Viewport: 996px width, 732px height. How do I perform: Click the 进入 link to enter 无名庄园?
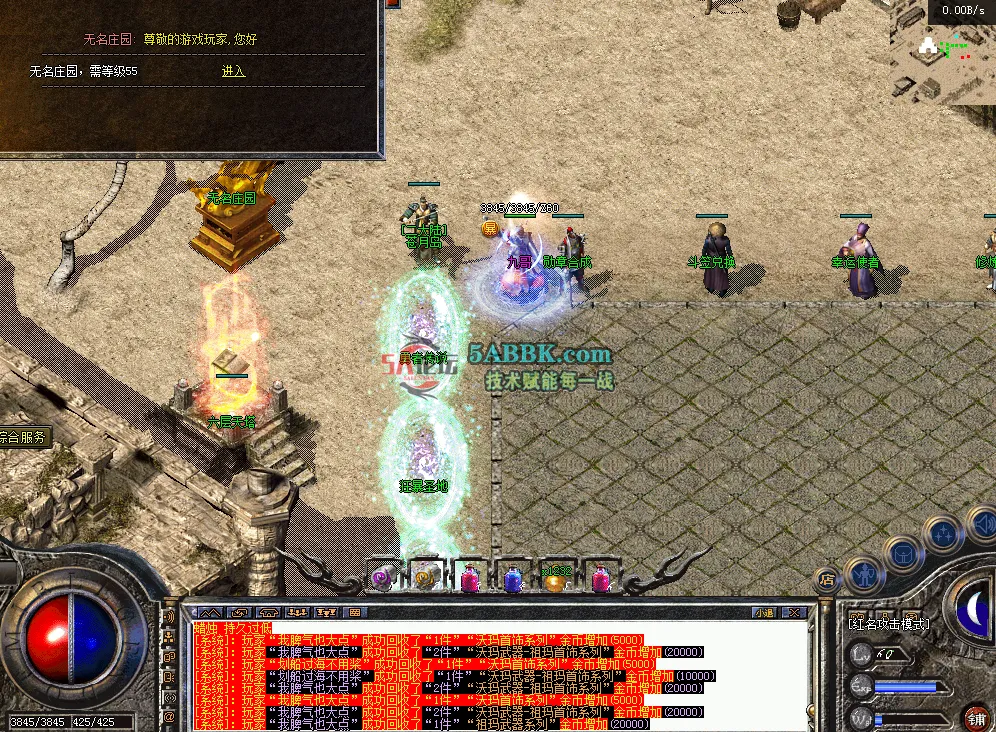point(233,72)
